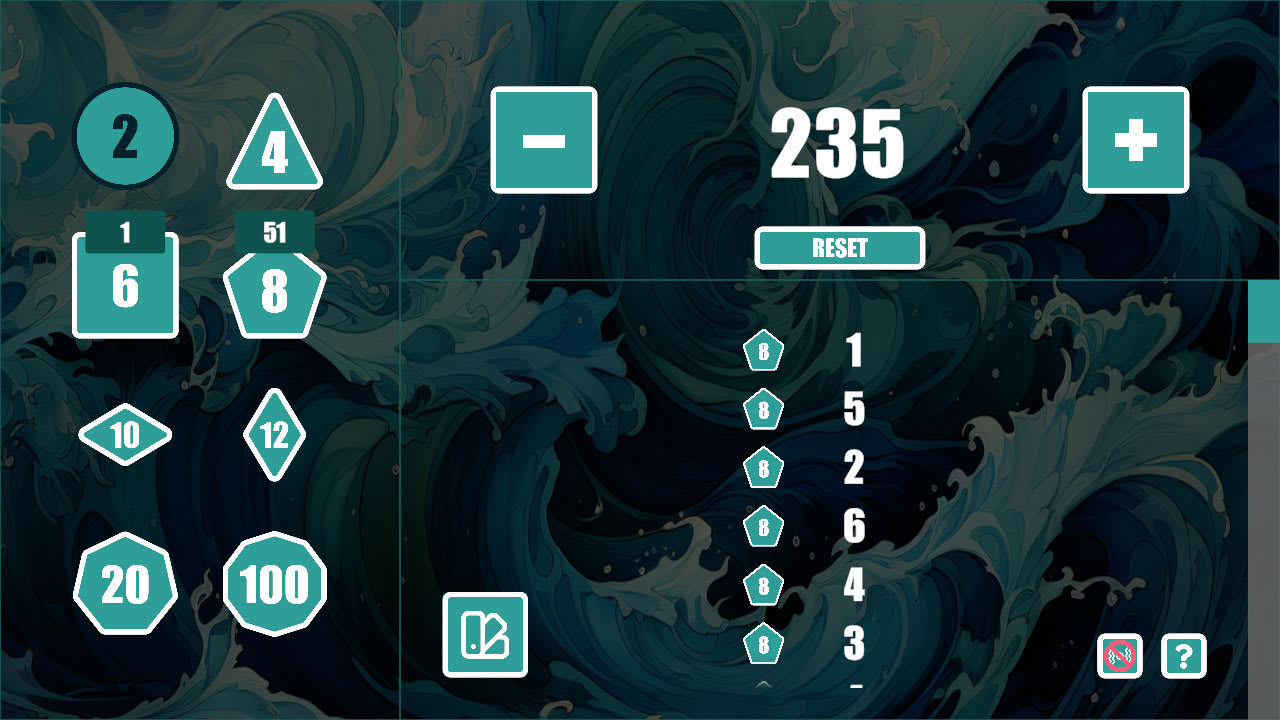Toggle the rumble vibration setting
1280x720 pixels.
(x=1120, y=657)
